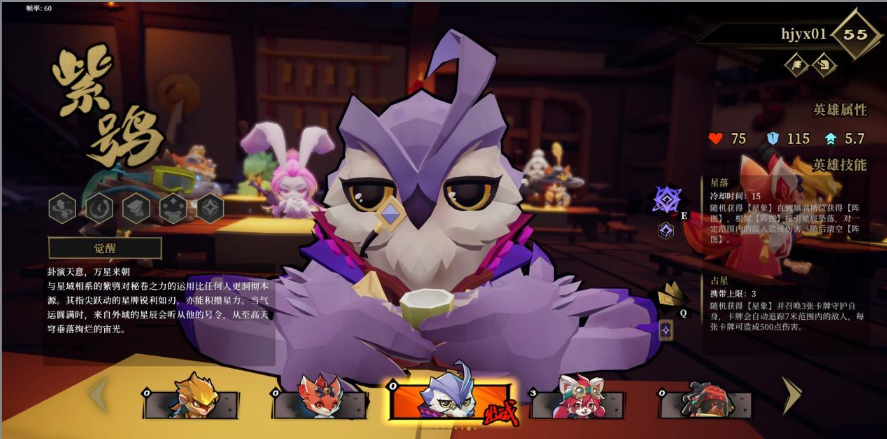
Task: Select the four-point star hexagon icon
Action: (x=210, y=207)
